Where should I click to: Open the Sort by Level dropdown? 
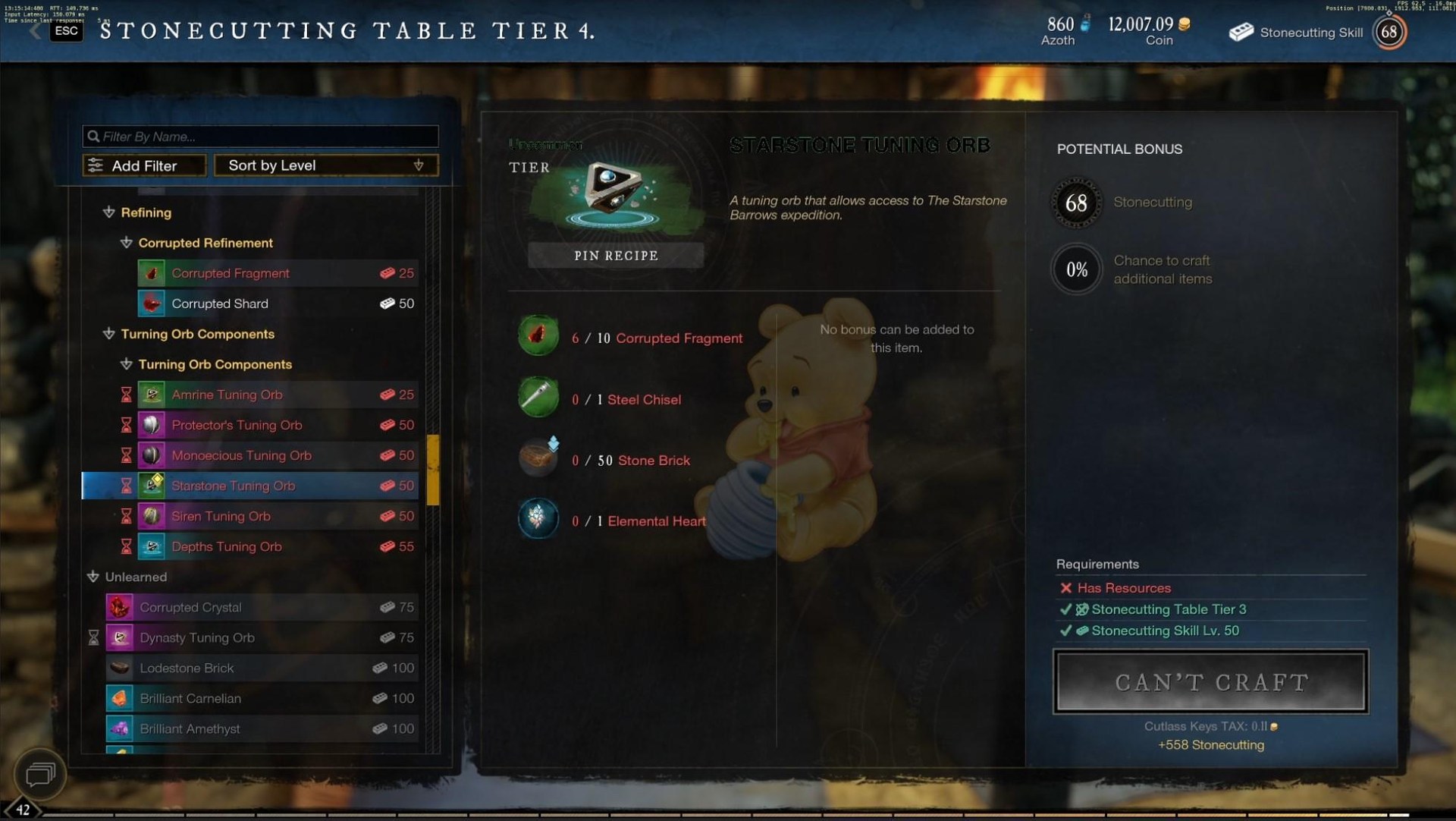[x=326, y=165]
